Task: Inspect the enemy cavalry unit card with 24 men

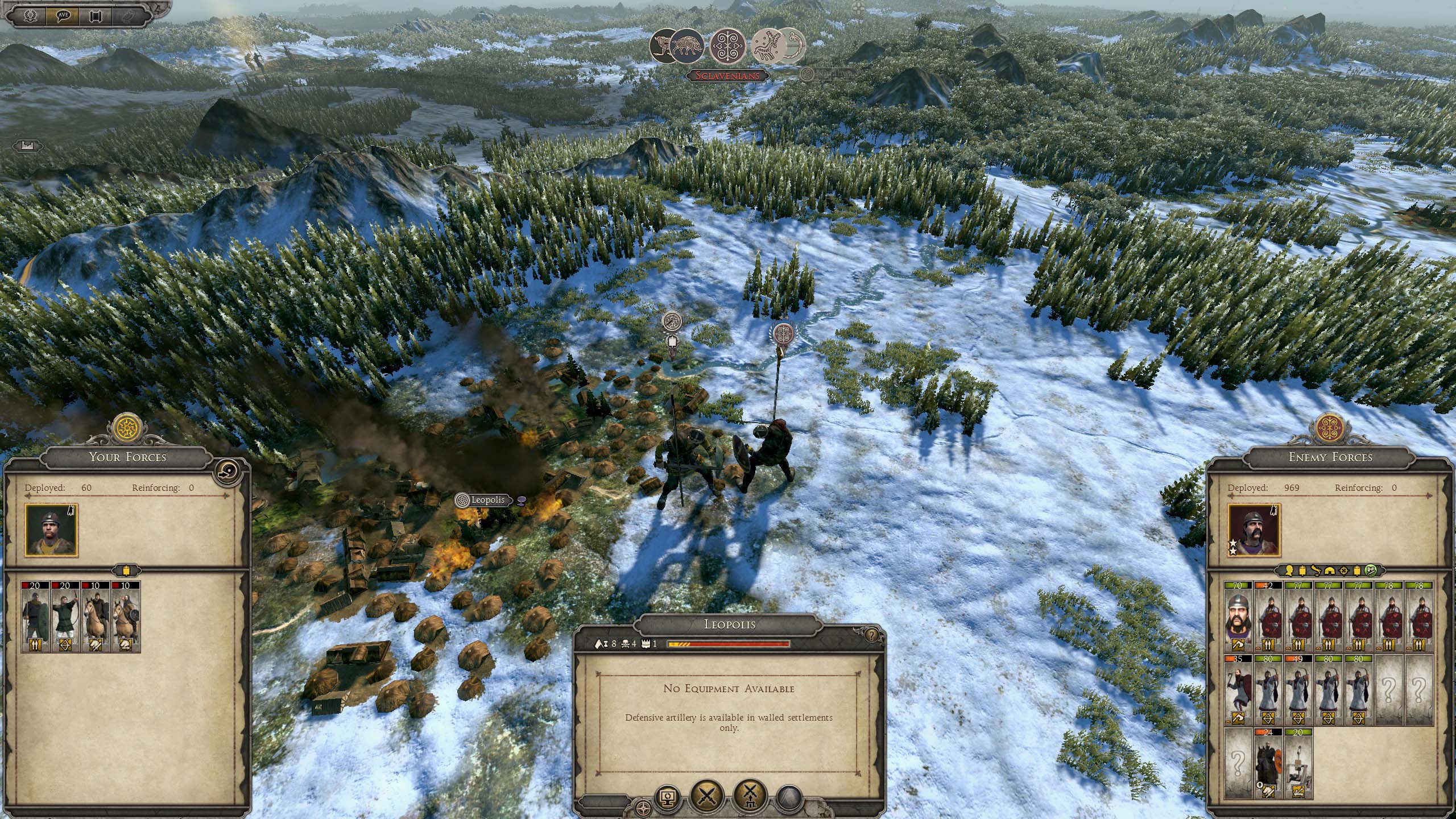Action: click(1268, 763)
